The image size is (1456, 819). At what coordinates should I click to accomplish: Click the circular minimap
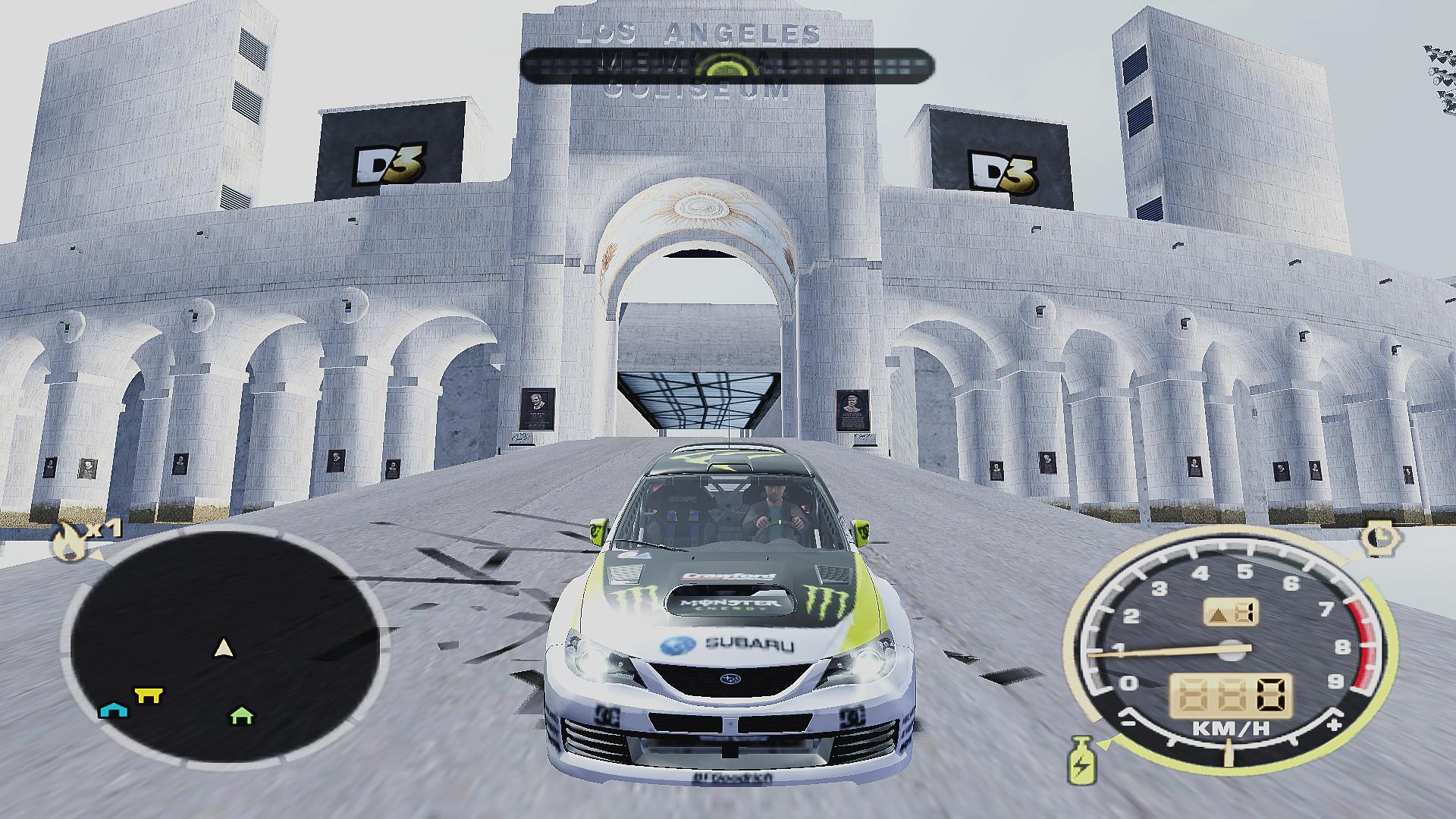click(x=225, y=646)
